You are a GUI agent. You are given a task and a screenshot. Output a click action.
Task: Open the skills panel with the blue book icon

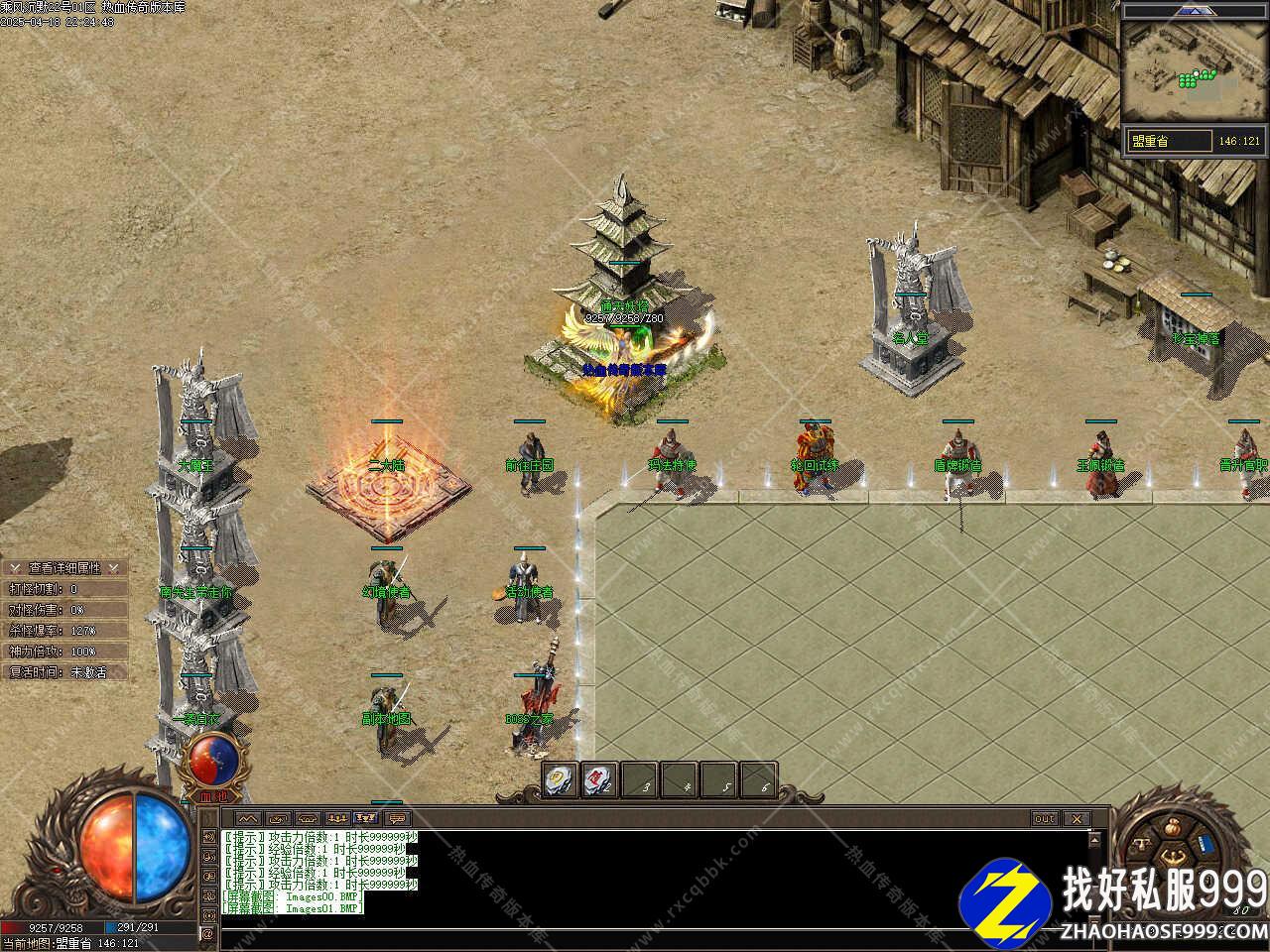click(x=1206, y=844)
